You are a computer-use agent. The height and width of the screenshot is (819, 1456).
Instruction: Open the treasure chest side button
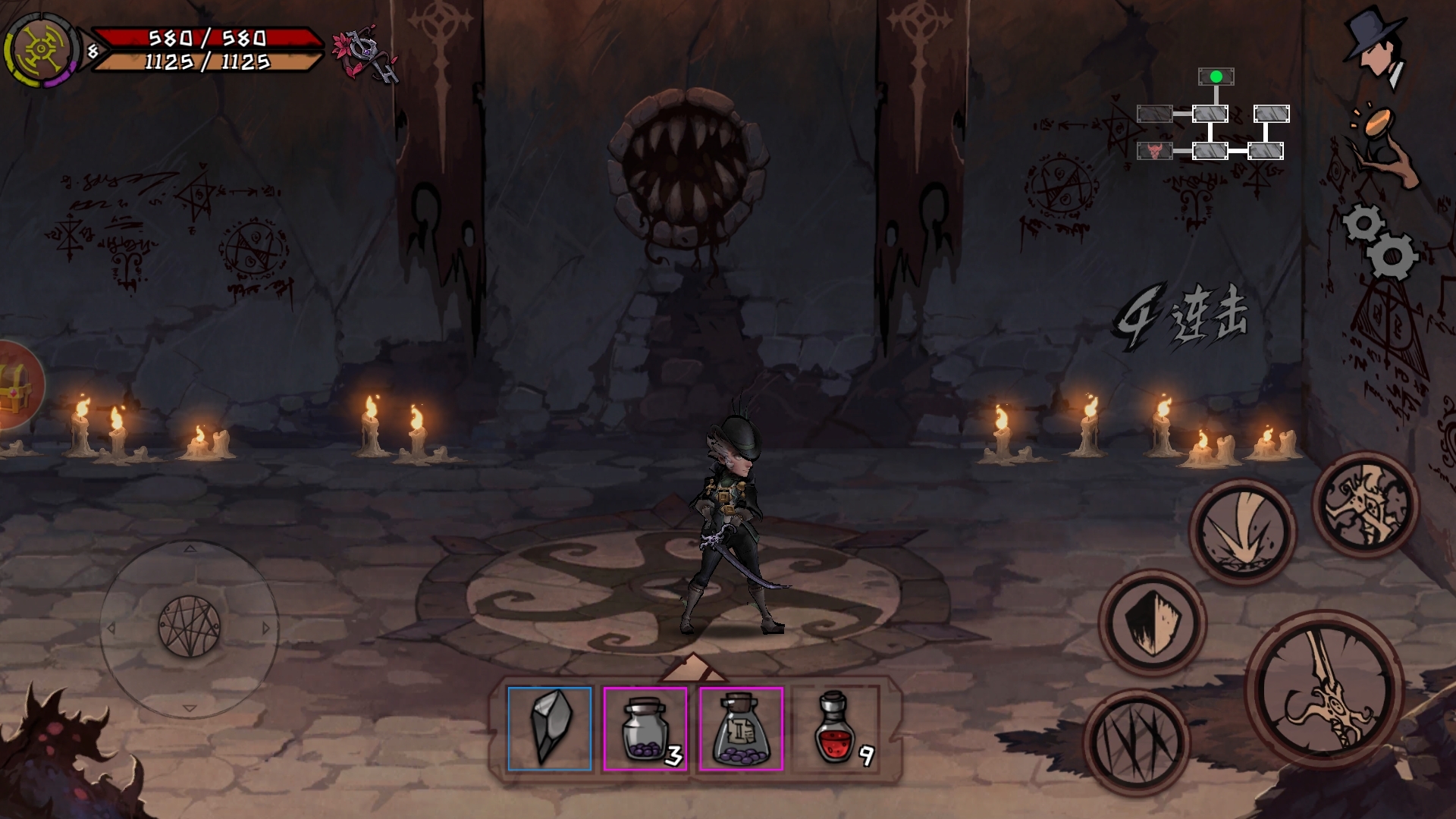17,385
